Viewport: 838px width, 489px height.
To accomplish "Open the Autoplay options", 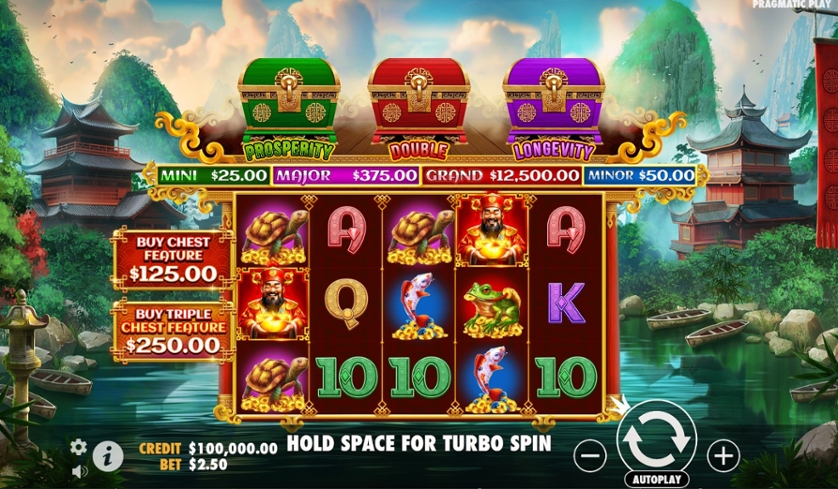I will coord(656,479).
